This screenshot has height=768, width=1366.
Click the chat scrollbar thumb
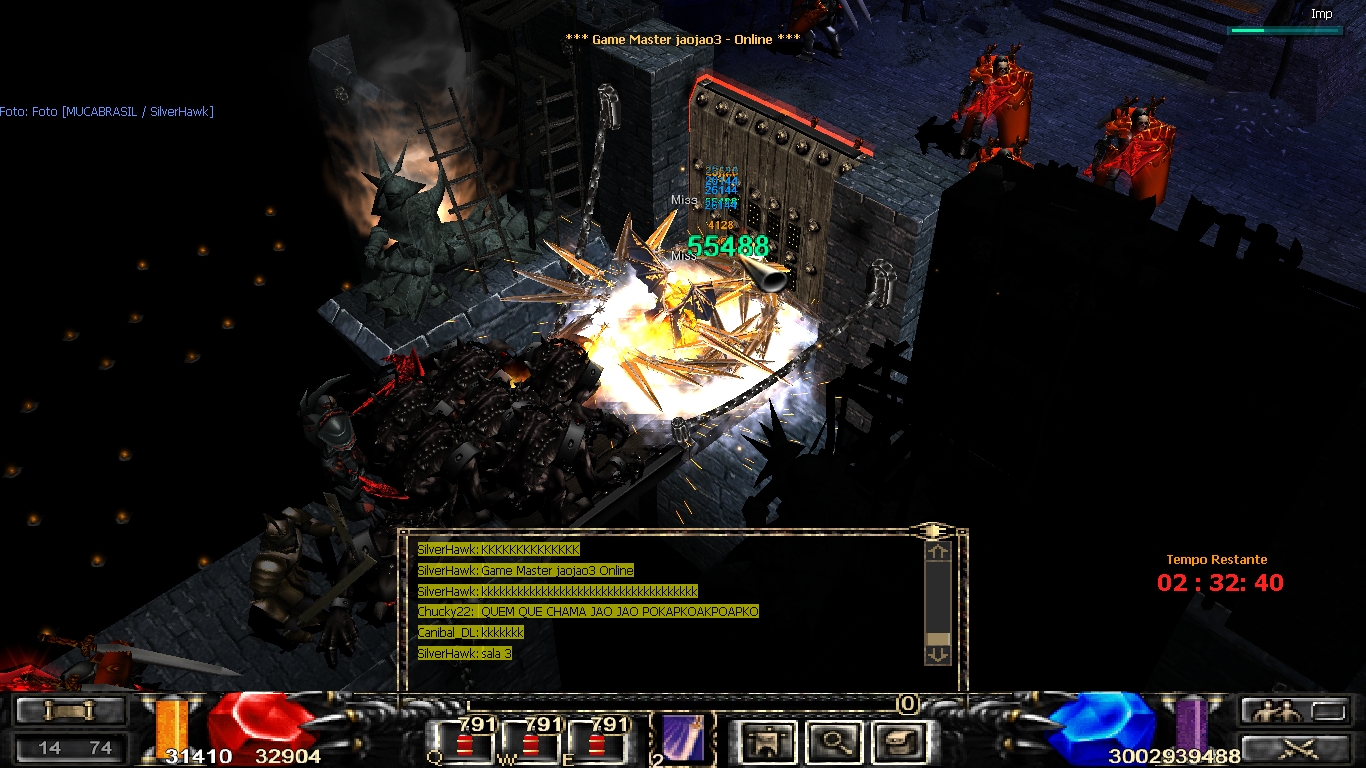937,639
